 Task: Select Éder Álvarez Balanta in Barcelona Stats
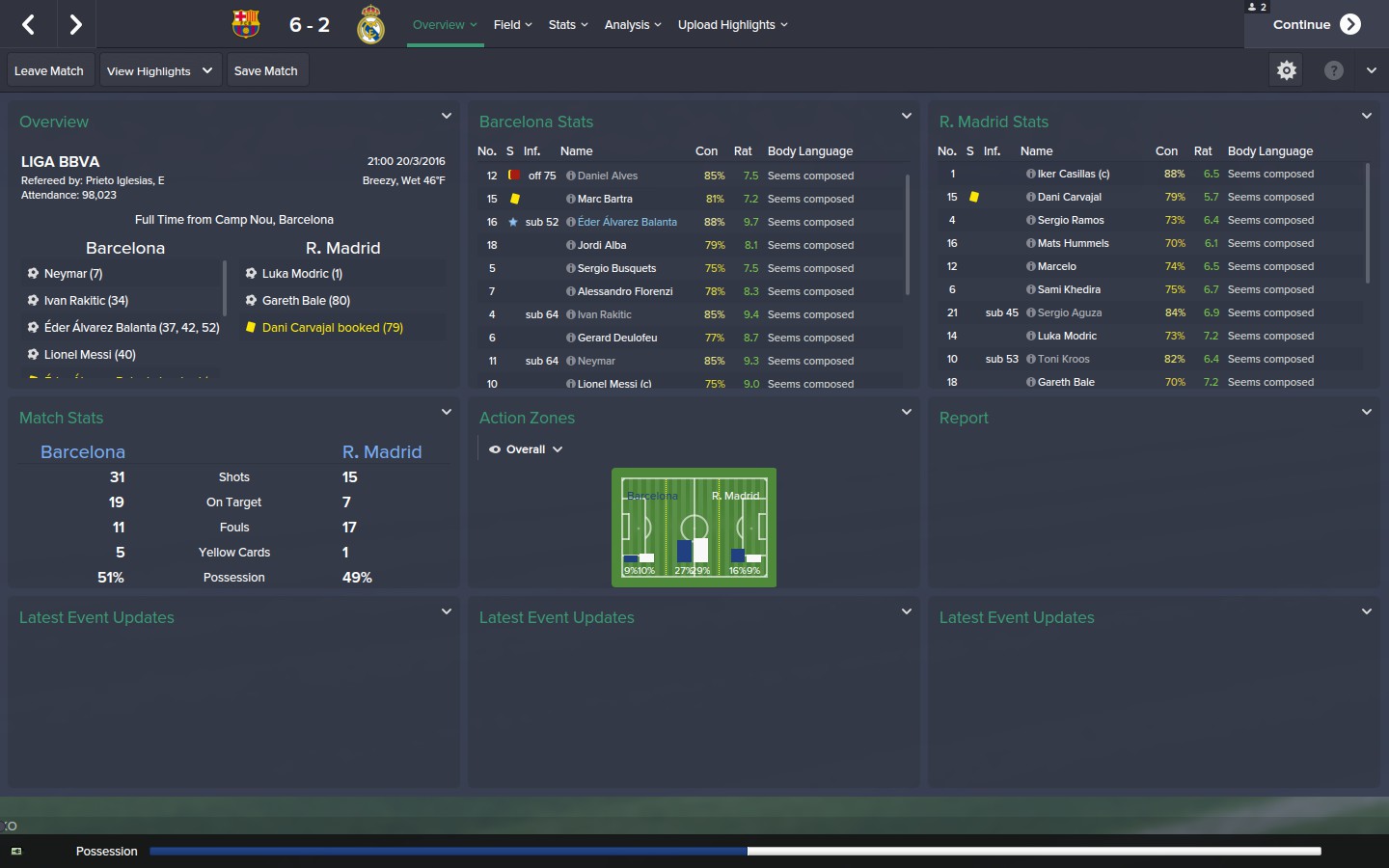click(x=627, y=222)
